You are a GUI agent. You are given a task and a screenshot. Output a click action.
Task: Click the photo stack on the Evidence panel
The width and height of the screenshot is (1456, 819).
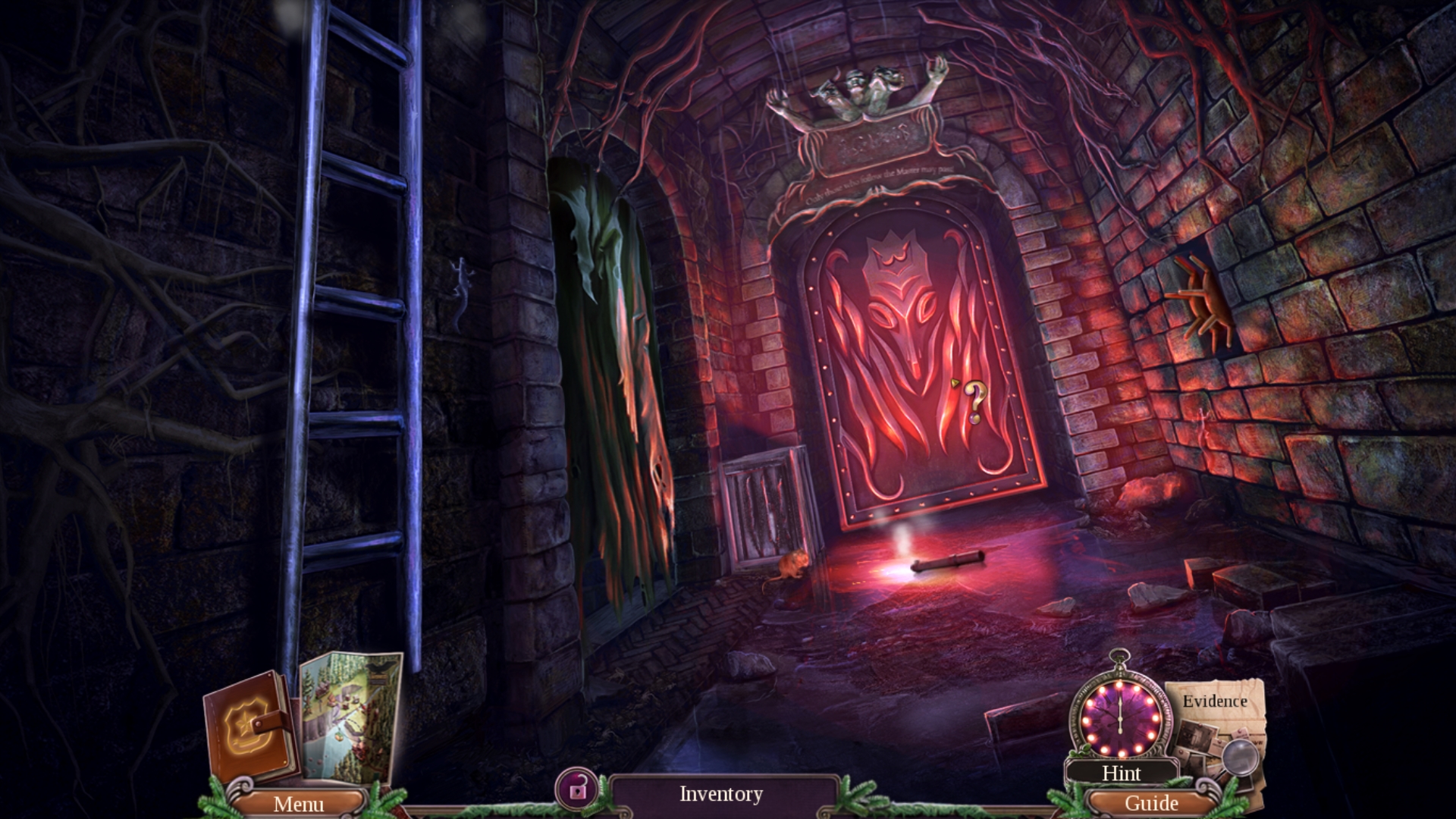coord(1198,739)
